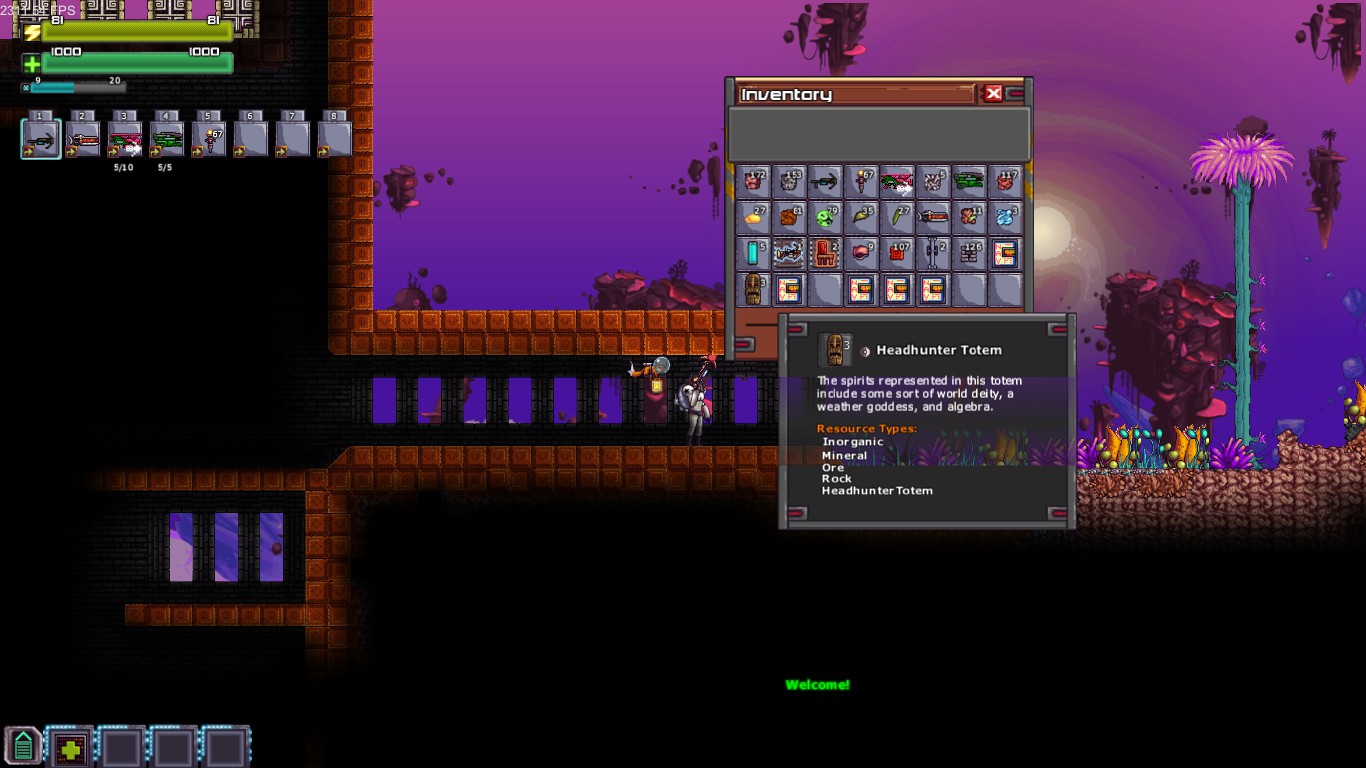Screen dimensions: 1366x768
Task: Choose the green skull item stack of 79
Action: tap(825, 217)
